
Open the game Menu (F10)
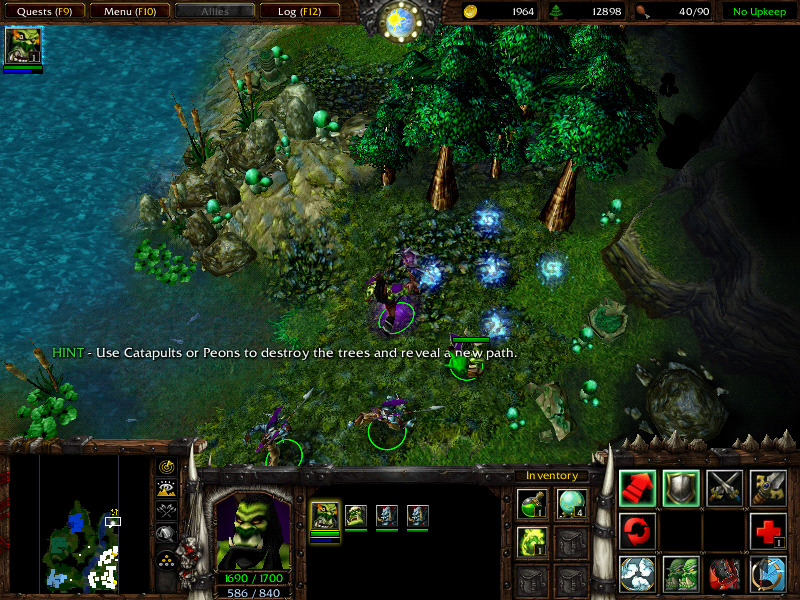[128, 12]
